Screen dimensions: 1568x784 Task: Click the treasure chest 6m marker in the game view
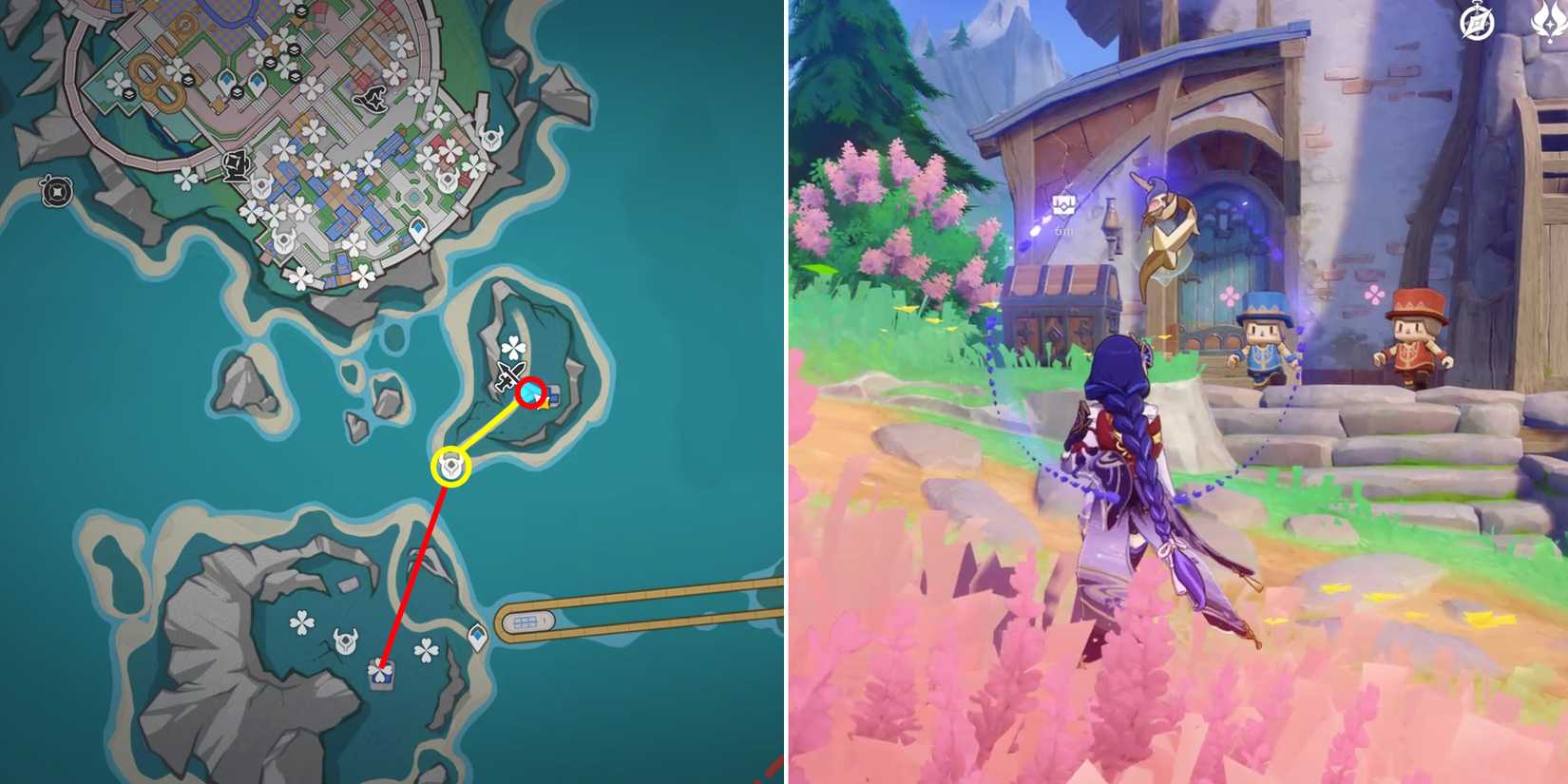(x=1065, y=208)
